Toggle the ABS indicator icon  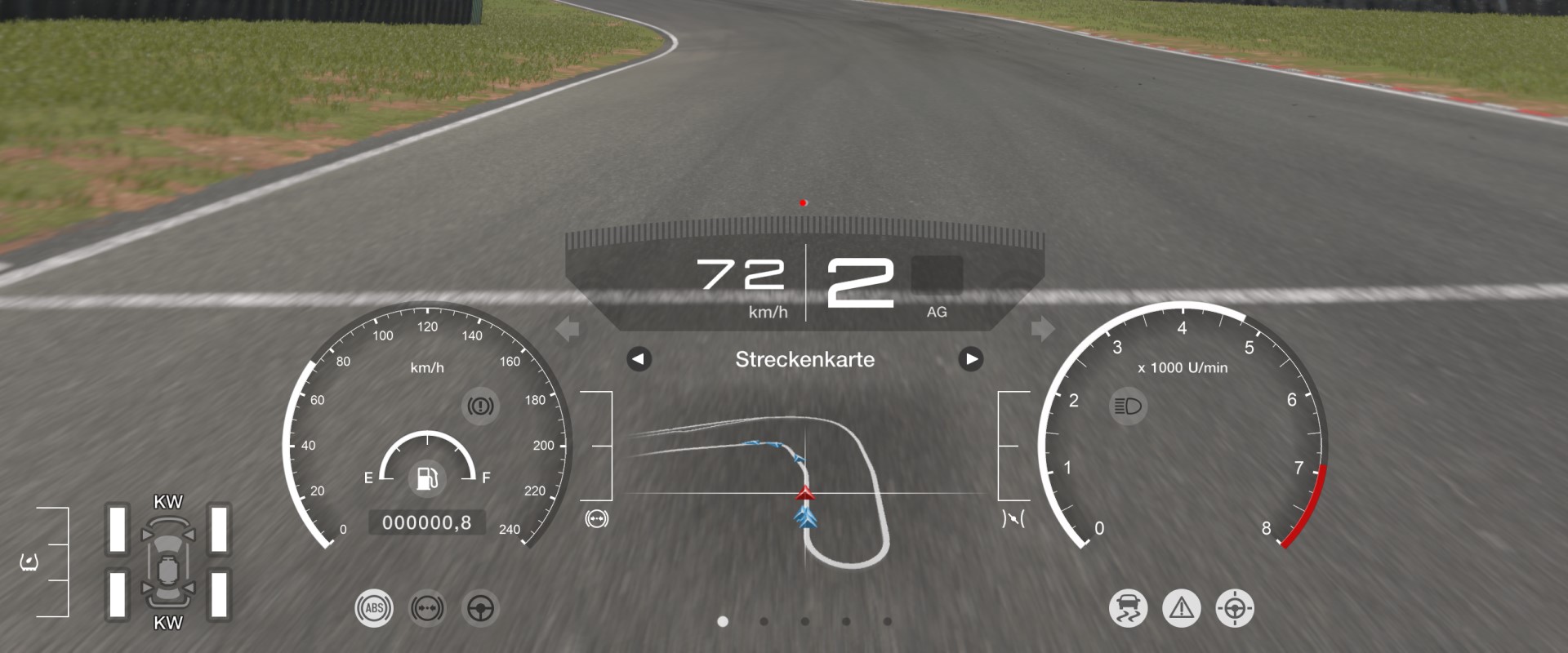(x=374, y=608)
